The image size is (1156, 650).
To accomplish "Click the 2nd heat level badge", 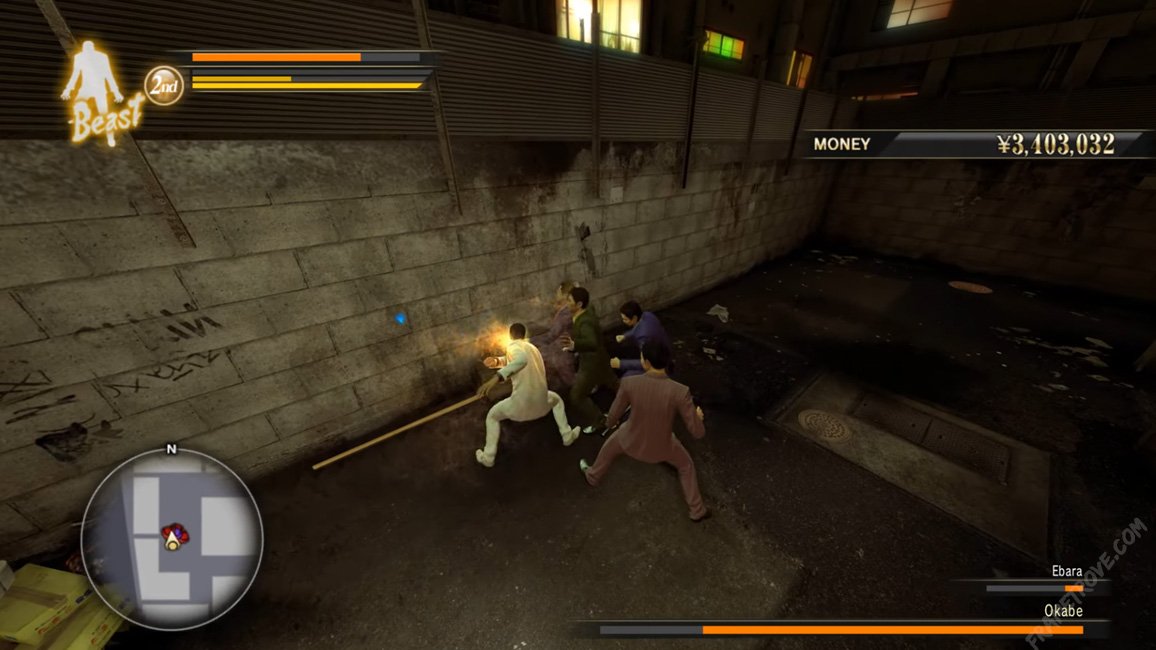I will click(164, 86).
